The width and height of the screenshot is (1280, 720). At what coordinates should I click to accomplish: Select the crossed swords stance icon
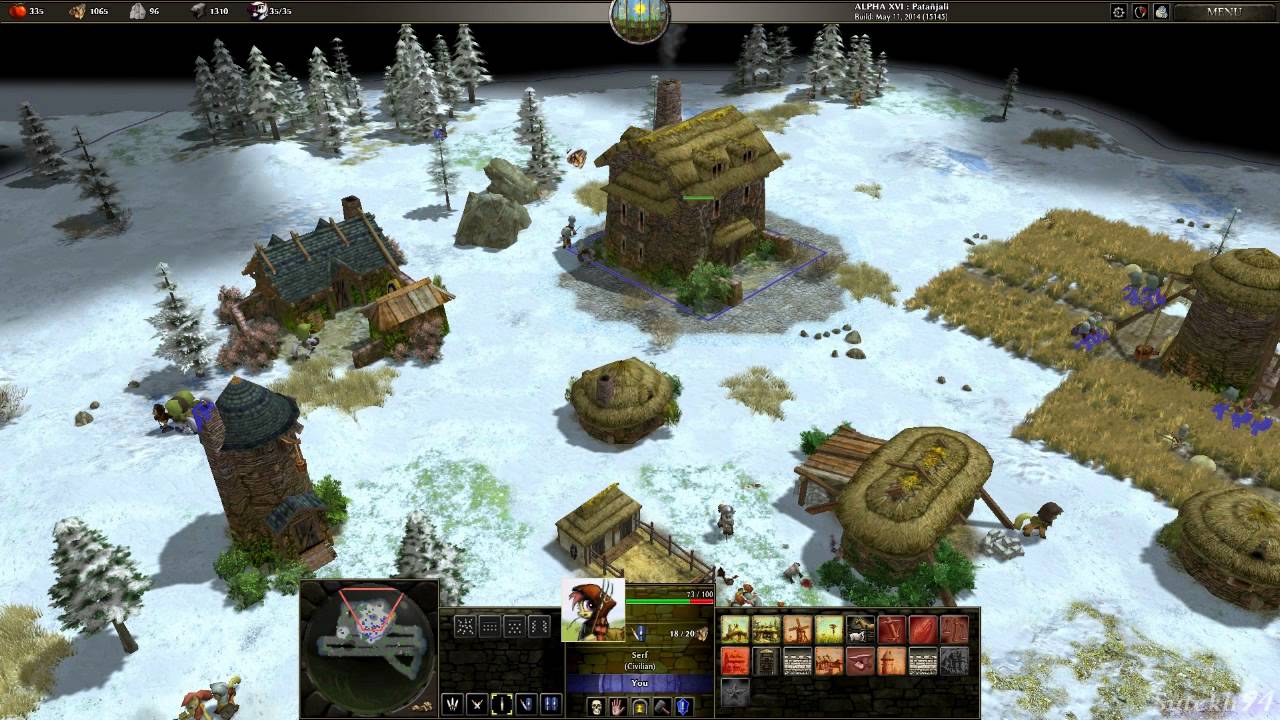point(476,705)
